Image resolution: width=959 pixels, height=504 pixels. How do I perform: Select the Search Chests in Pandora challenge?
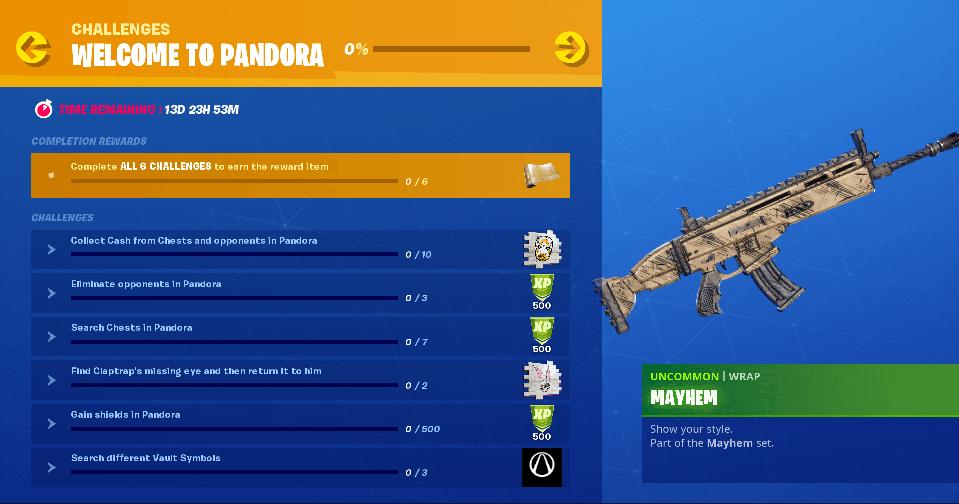pyautogui.click(x=280, y=336)
